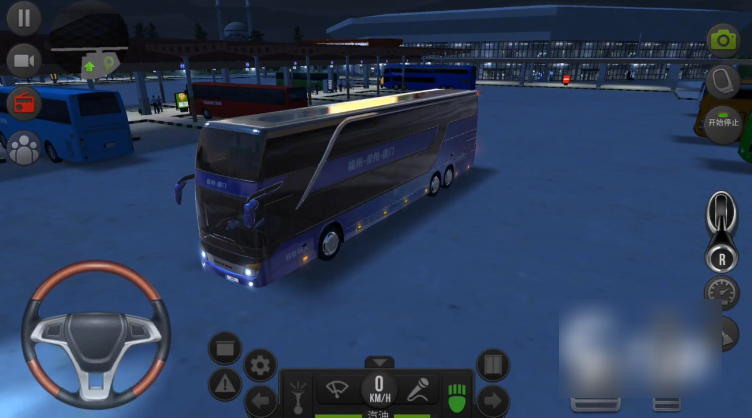Toggle the green handbrake
Screen dimensions: 752x418
457,392
